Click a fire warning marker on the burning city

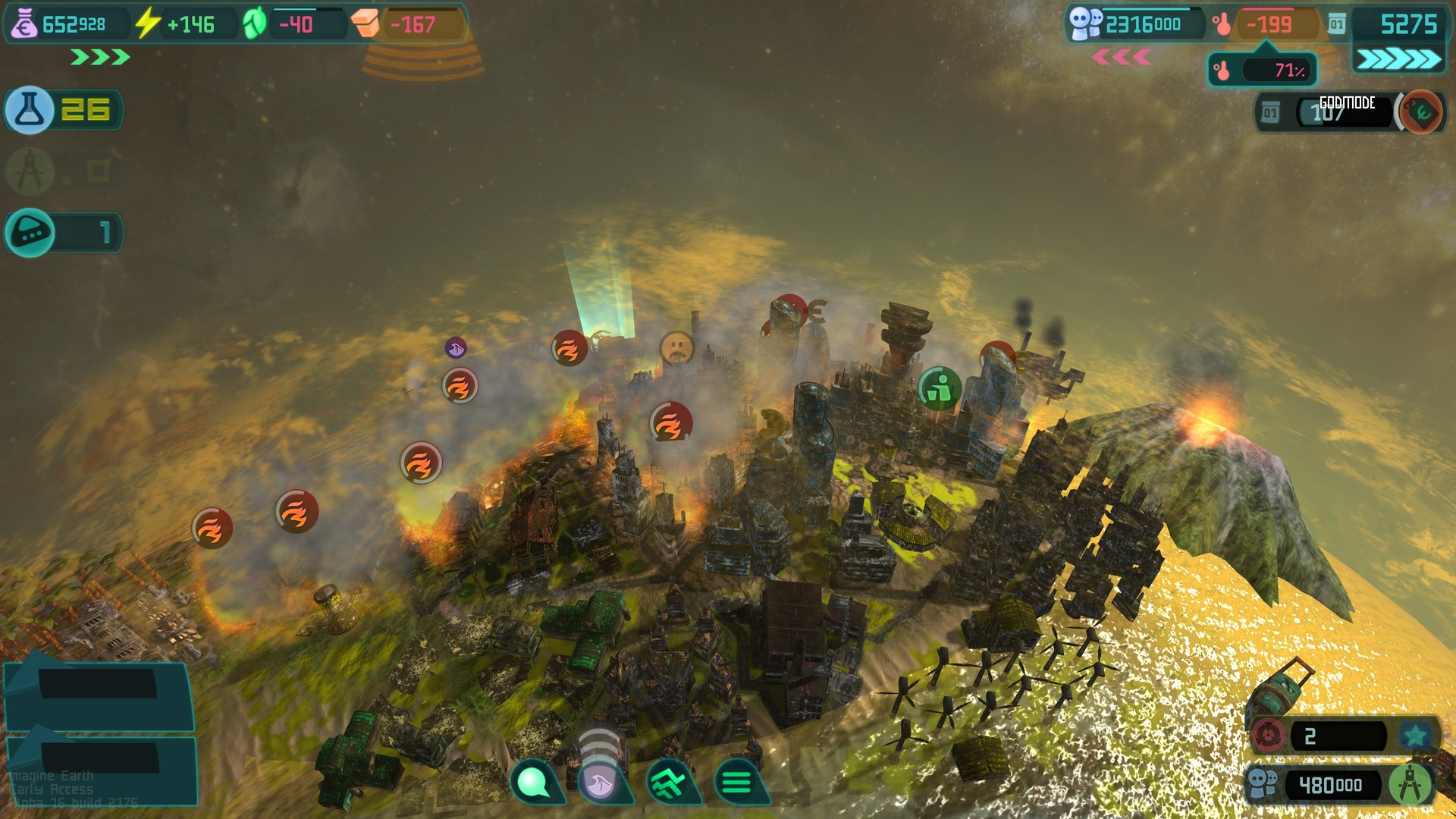point(670,422)
